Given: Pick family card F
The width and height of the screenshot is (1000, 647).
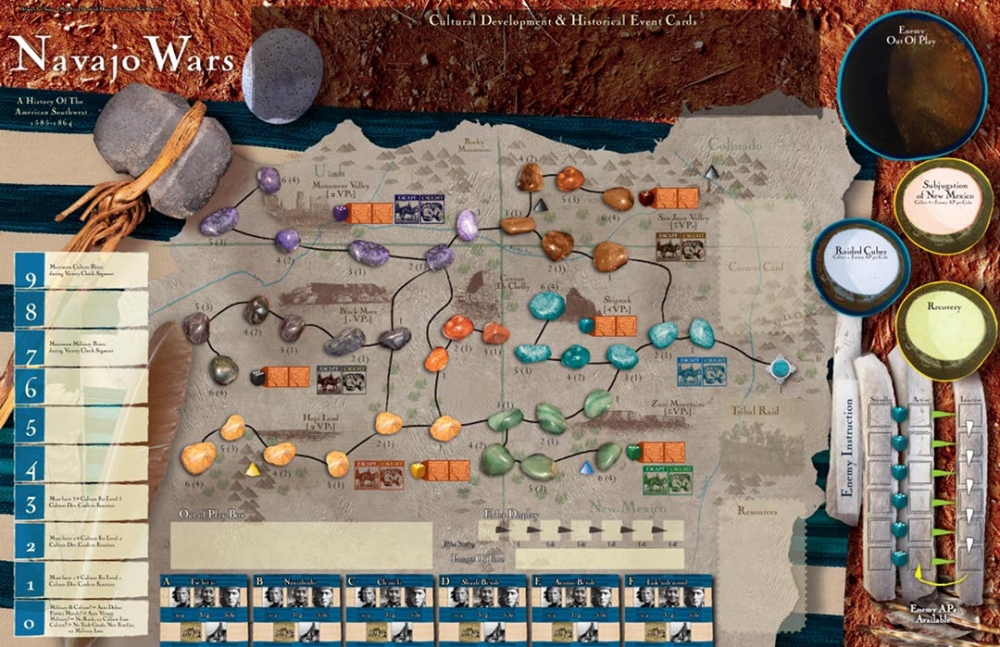Looking at the screenshot, I should 667,606.
